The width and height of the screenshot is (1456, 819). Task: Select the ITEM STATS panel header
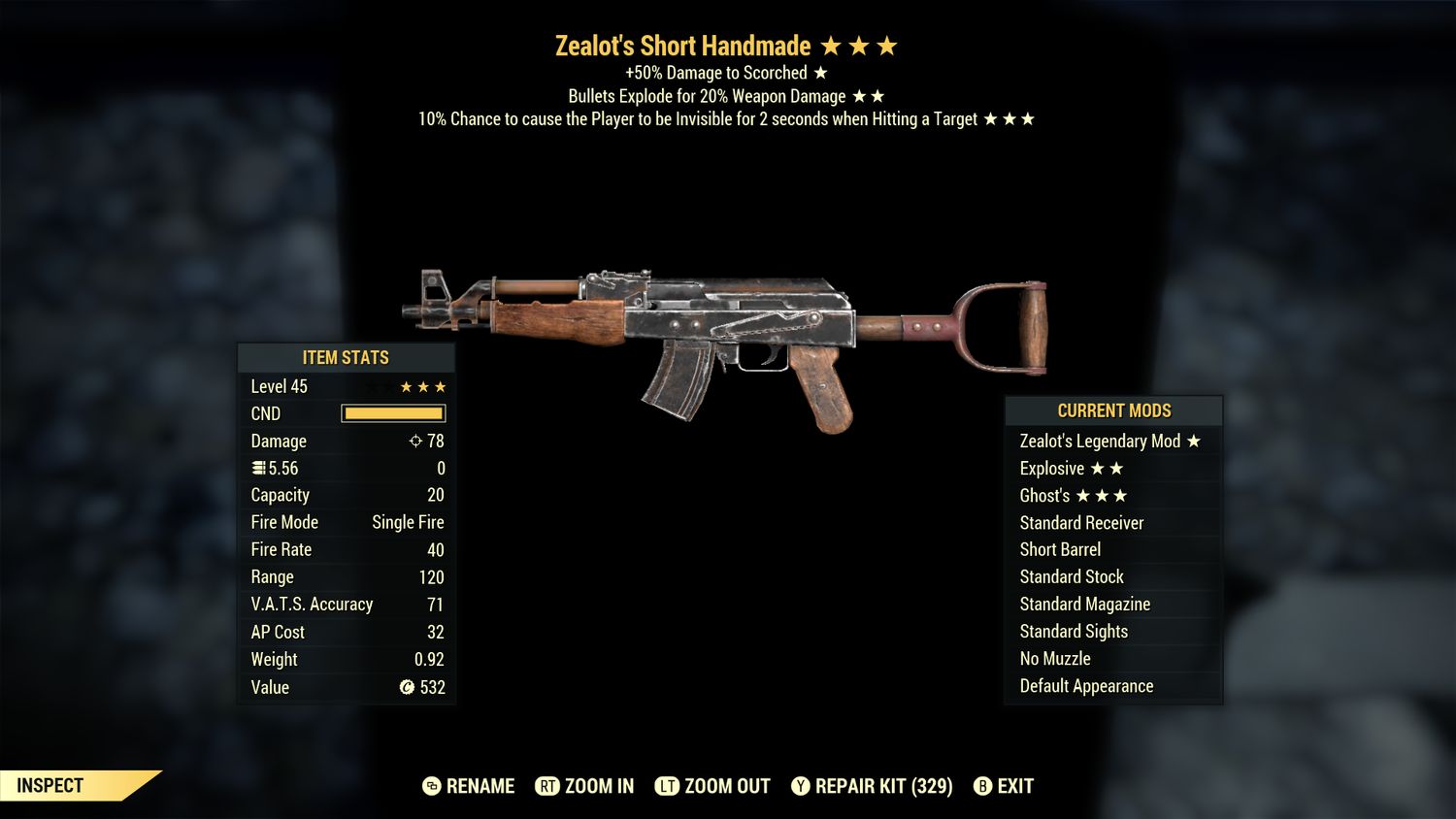click(x=345, y=357)
